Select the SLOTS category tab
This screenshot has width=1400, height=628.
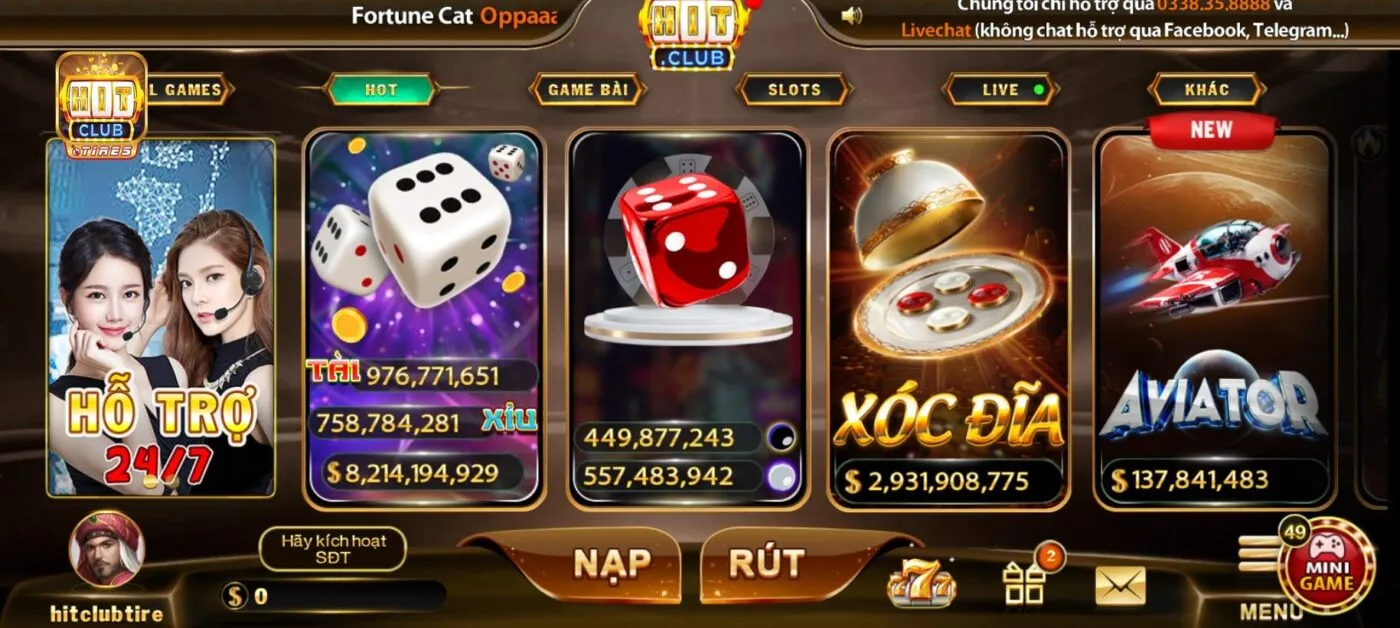coord(794,89)
